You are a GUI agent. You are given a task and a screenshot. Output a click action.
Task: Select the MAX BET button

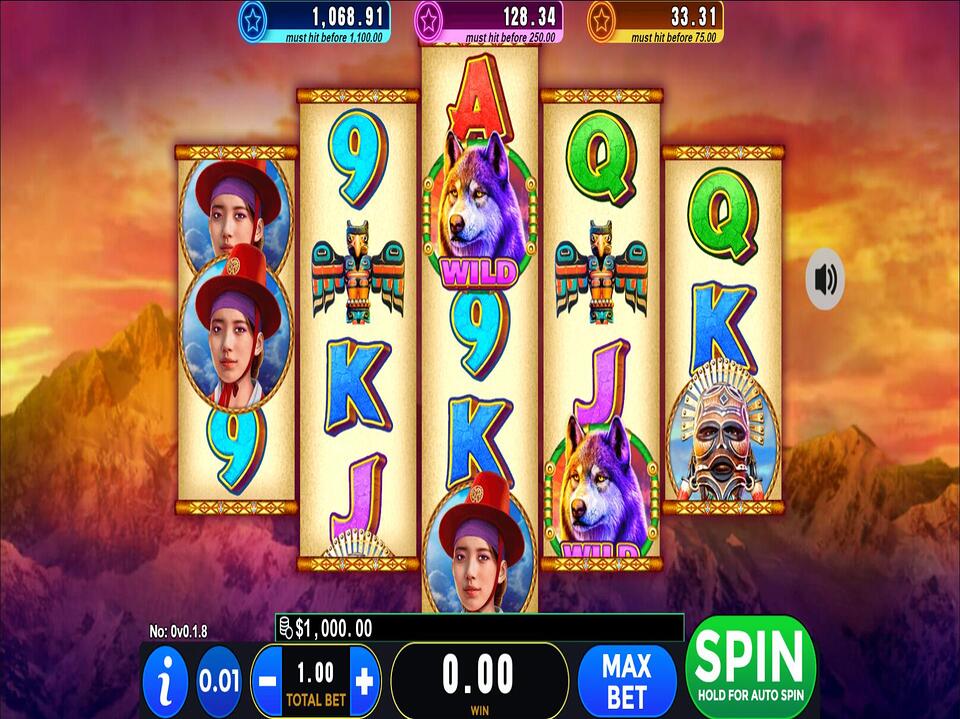coord(626,680)
